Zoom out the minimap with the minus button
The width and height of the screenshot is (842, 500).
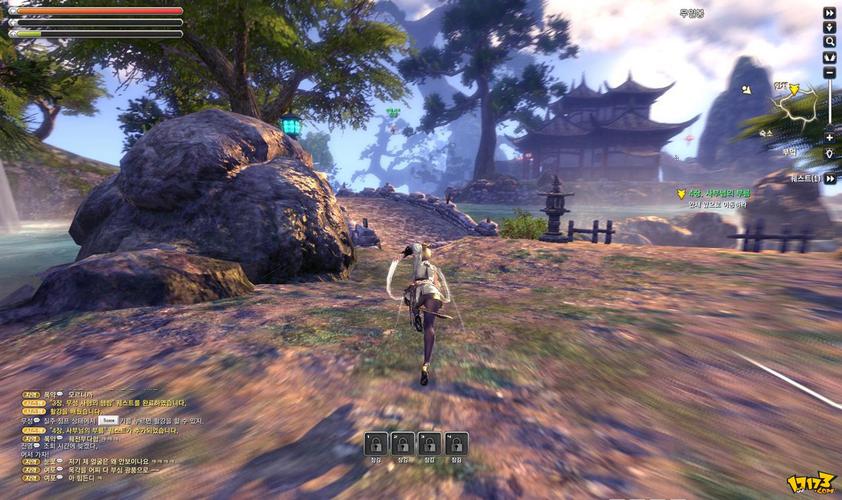point(829,72)
